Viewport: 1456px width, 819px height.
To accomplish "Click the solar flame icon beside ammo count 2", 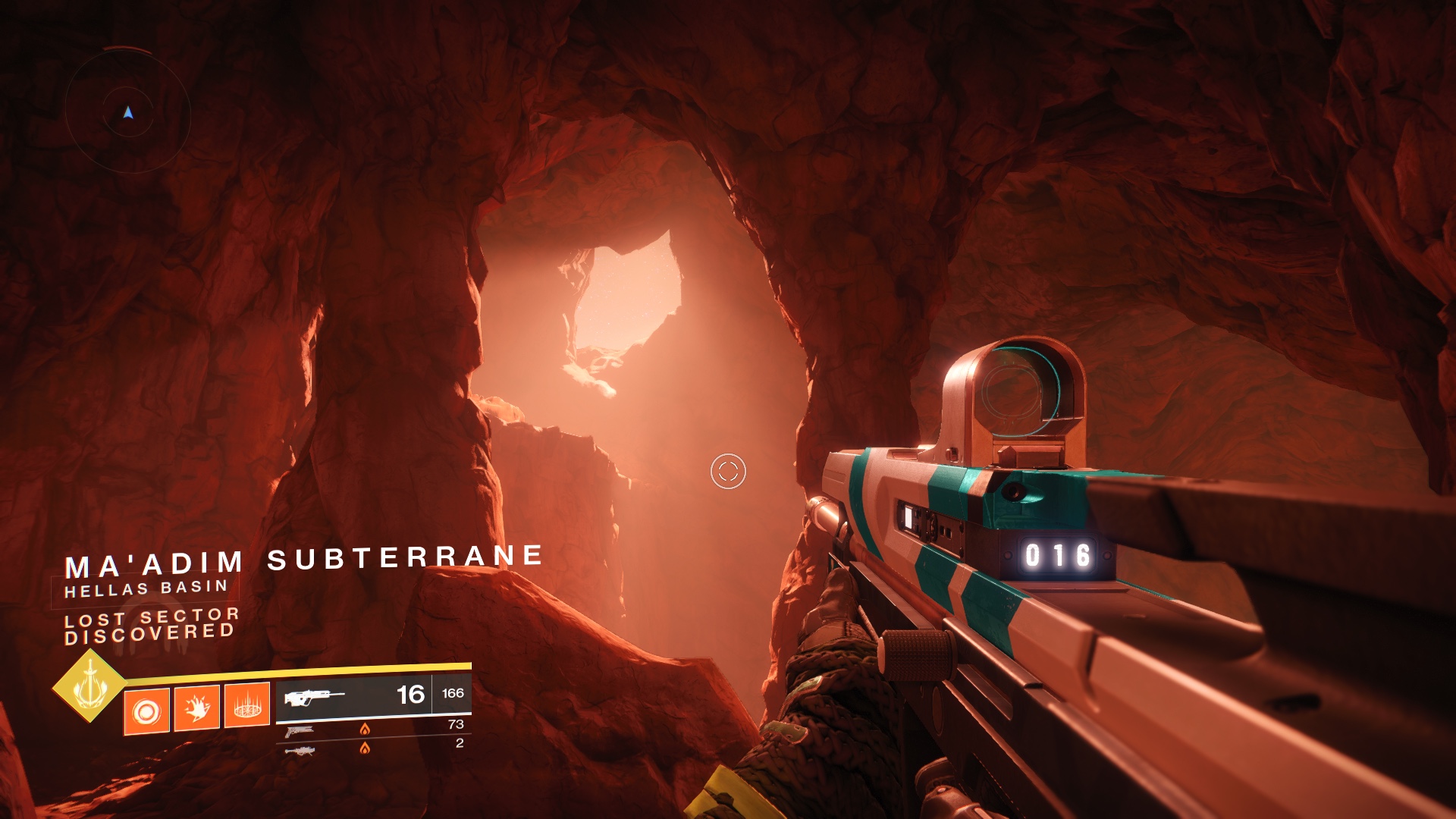I will [366, 749].
